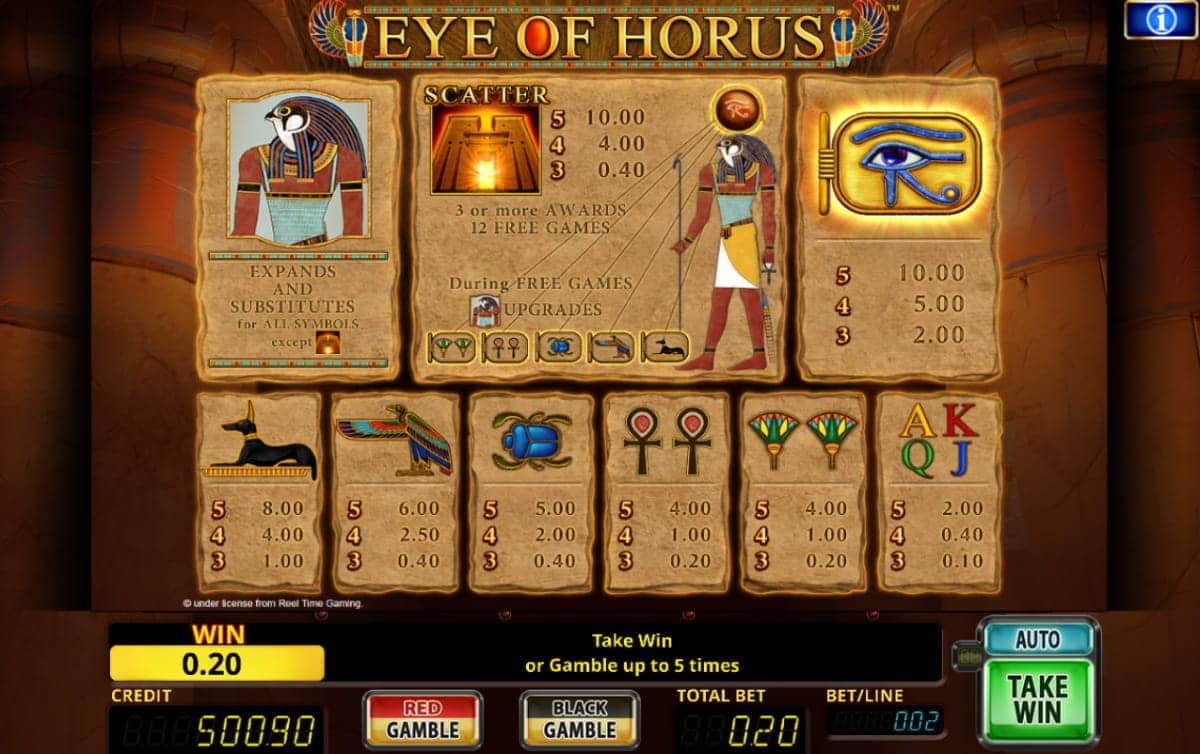Screen dimensions: 1200x754
Task: Click the green Take Win button
Action: click(x=1037, y=699)
